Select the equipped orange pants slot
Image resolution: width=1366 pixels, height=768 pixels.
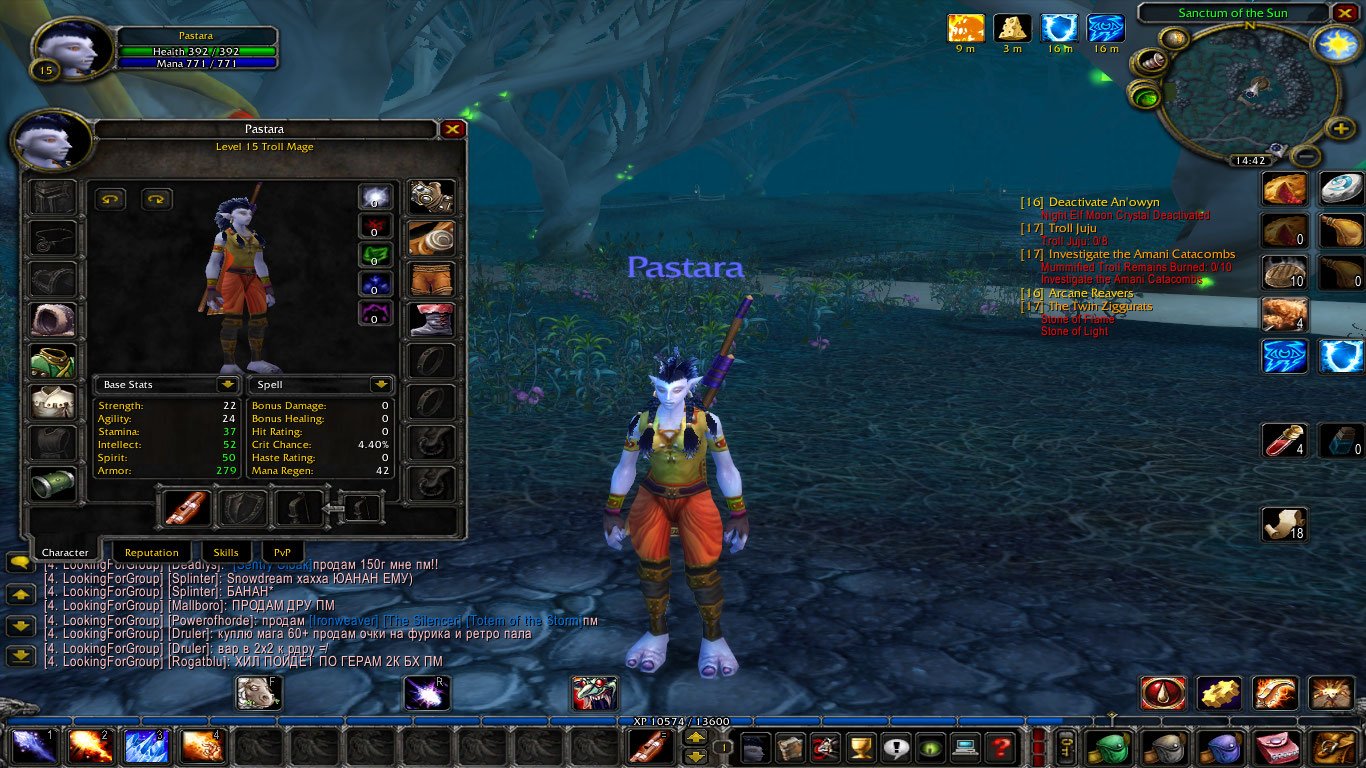tap(432, 280)
